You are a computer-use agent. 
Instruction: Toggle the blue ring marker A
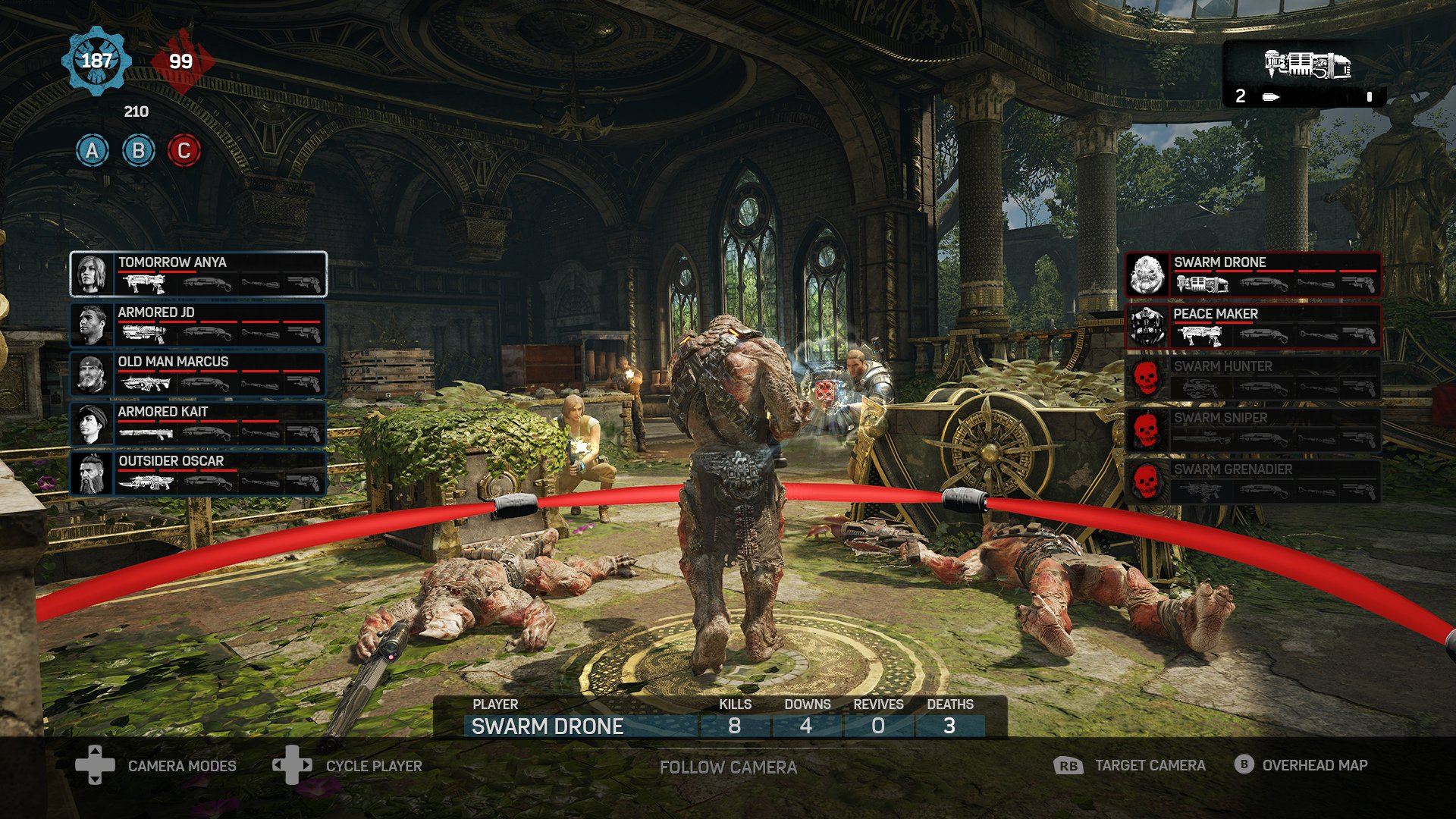click(x=91, y=149)
